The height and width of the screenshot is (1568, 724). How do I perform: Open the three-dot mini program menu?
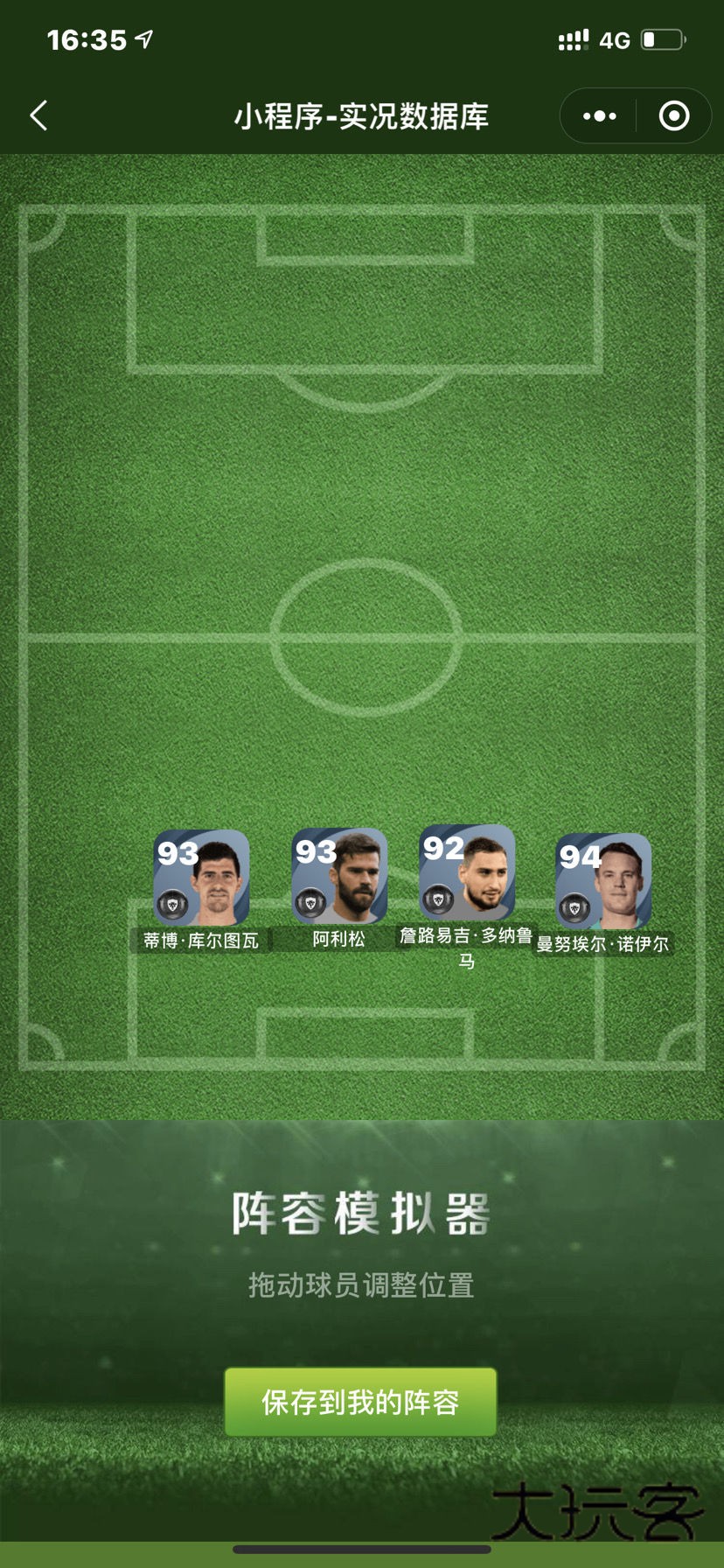[600, 115]
